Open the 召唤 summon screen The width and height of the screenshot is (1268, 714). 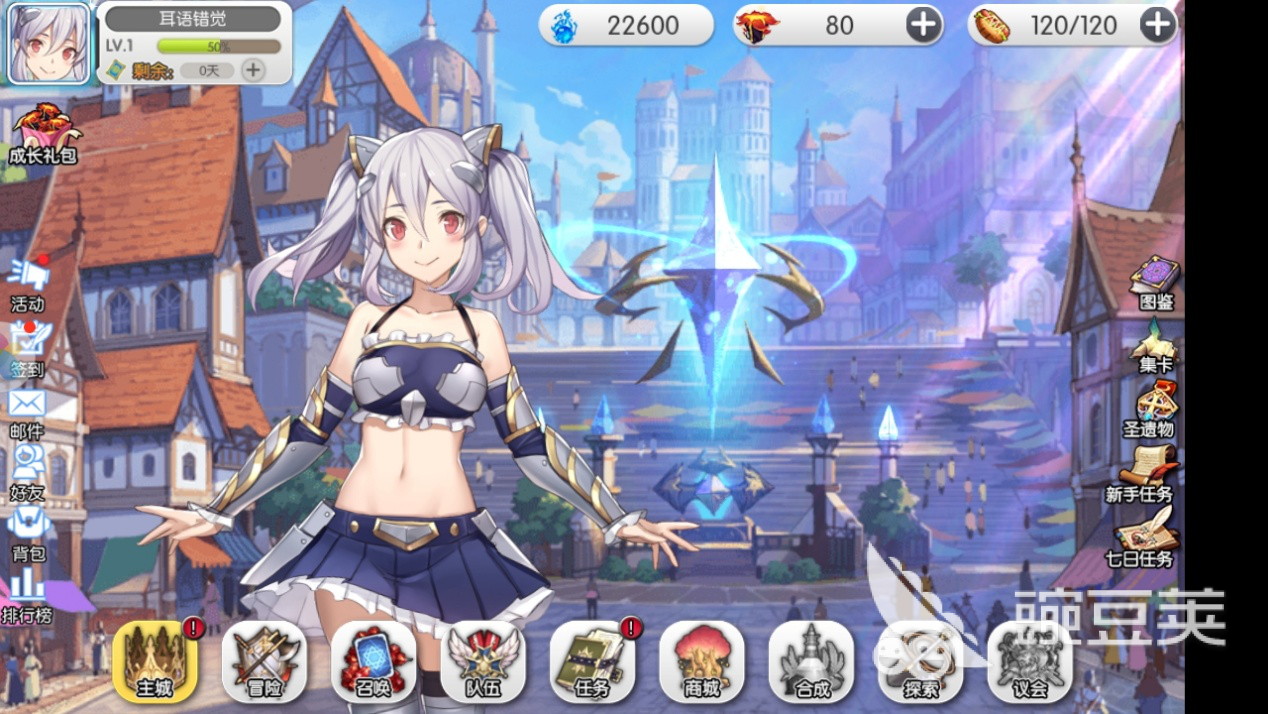[x=373, y=661]
